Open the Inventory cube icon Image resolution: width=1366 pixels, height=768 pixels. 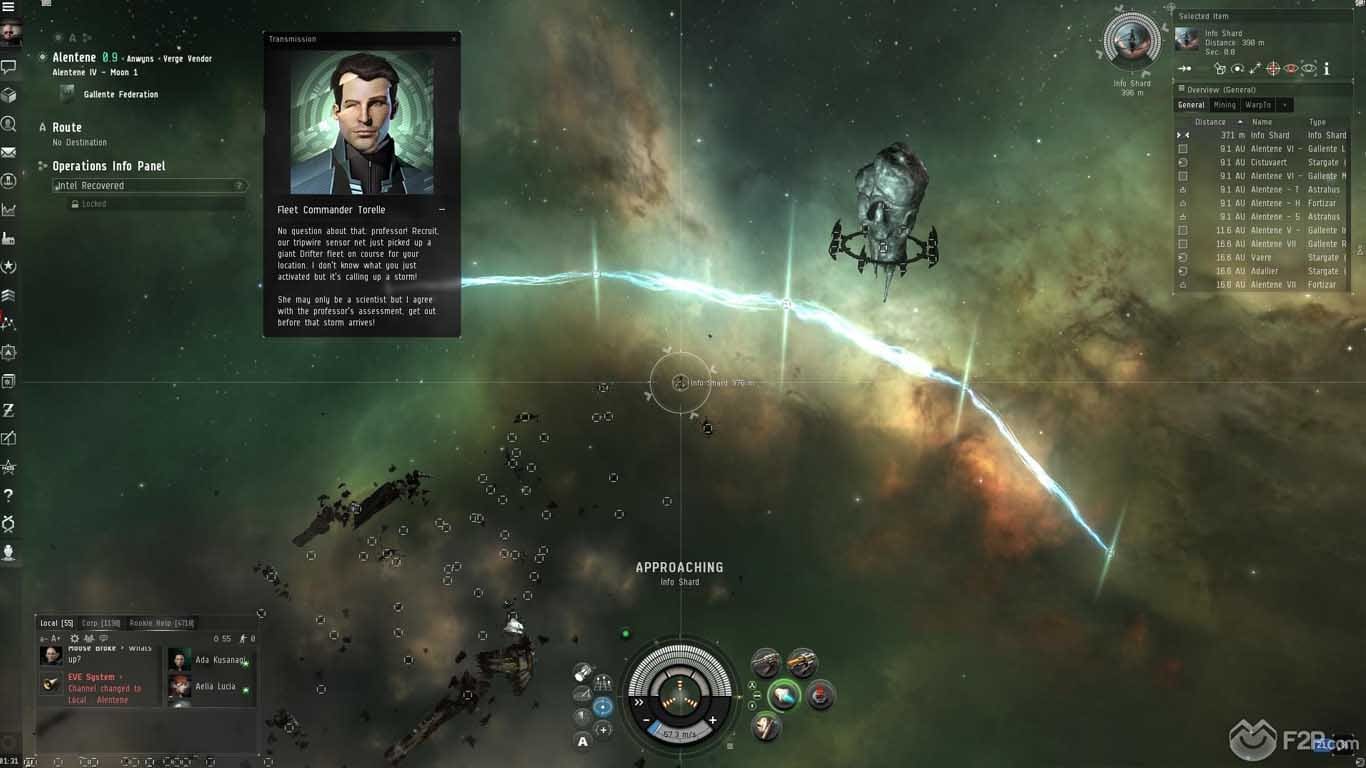coord(9,95)
